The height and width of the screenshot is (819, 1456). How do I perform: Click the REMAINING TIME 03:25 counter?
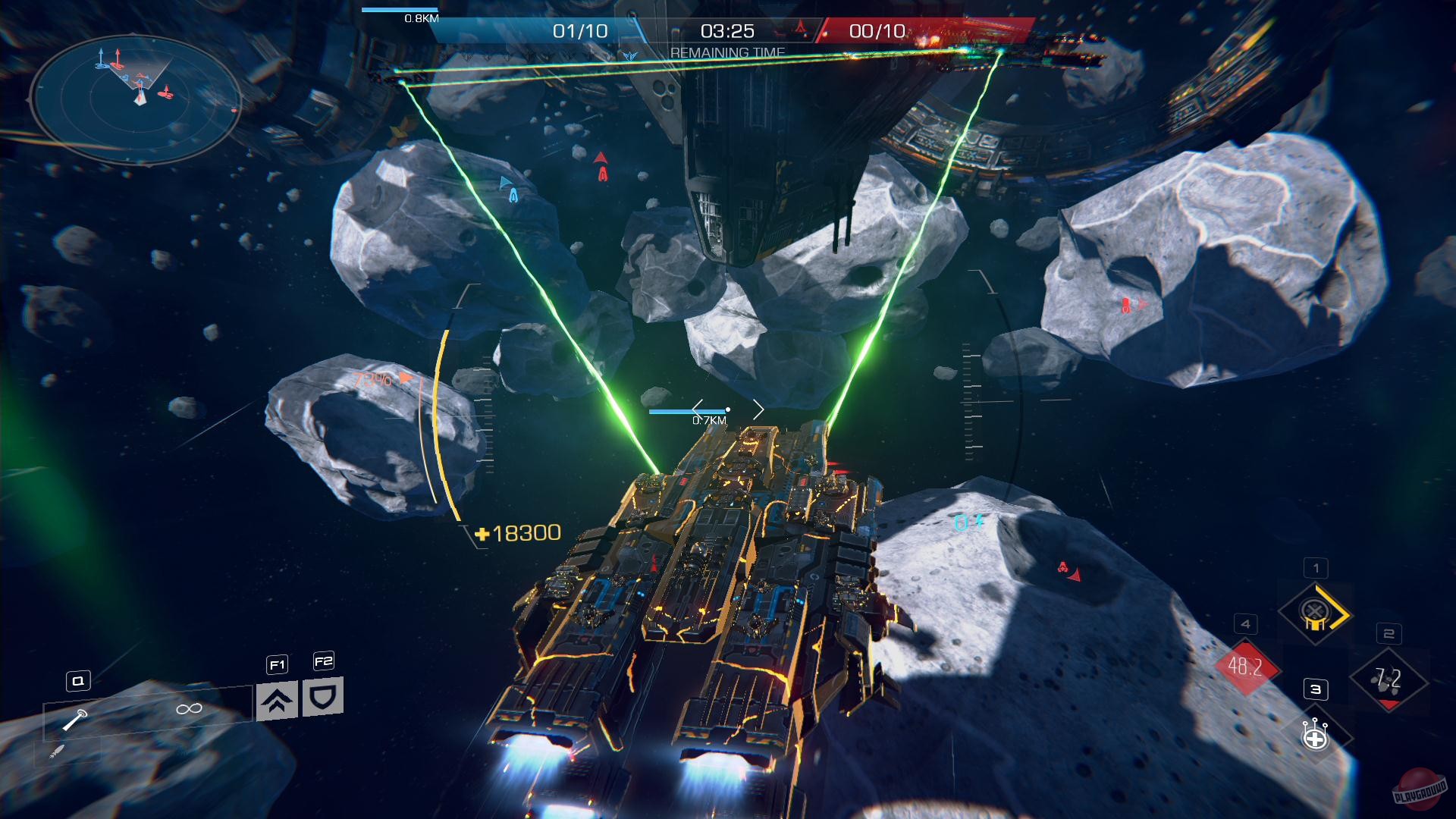(x=726, y=32)
